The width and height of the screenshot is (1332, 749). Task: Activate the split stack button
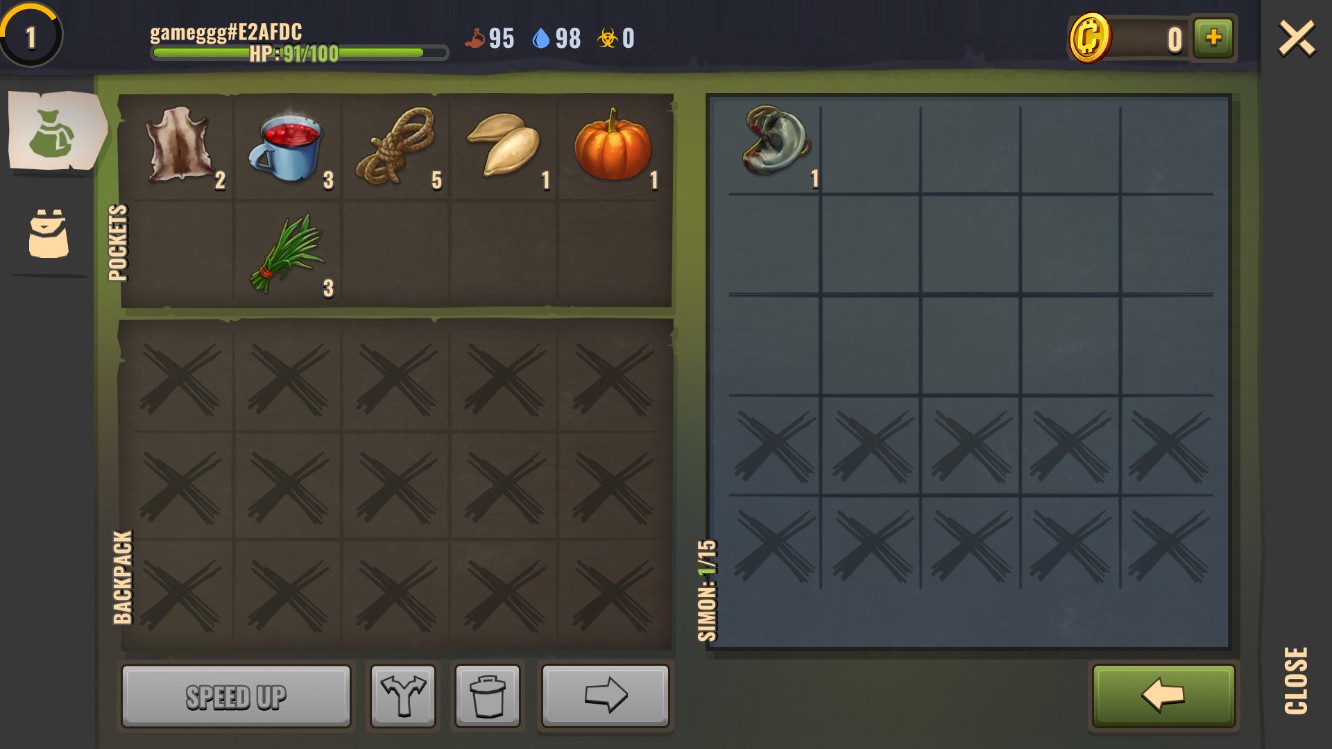403,696
